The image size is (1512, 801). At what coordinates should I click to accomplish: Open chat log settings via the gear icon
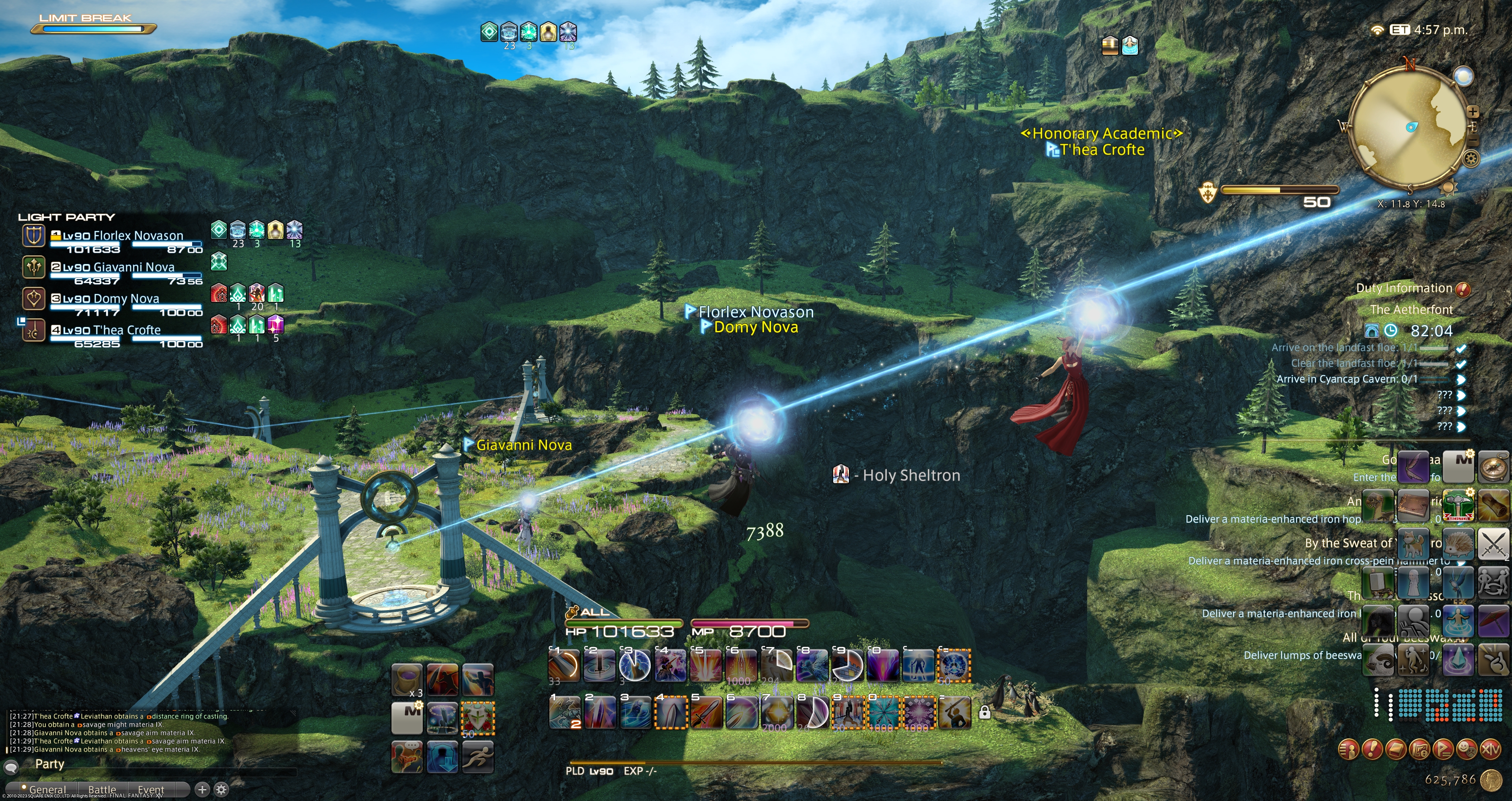tap(221, 789)
